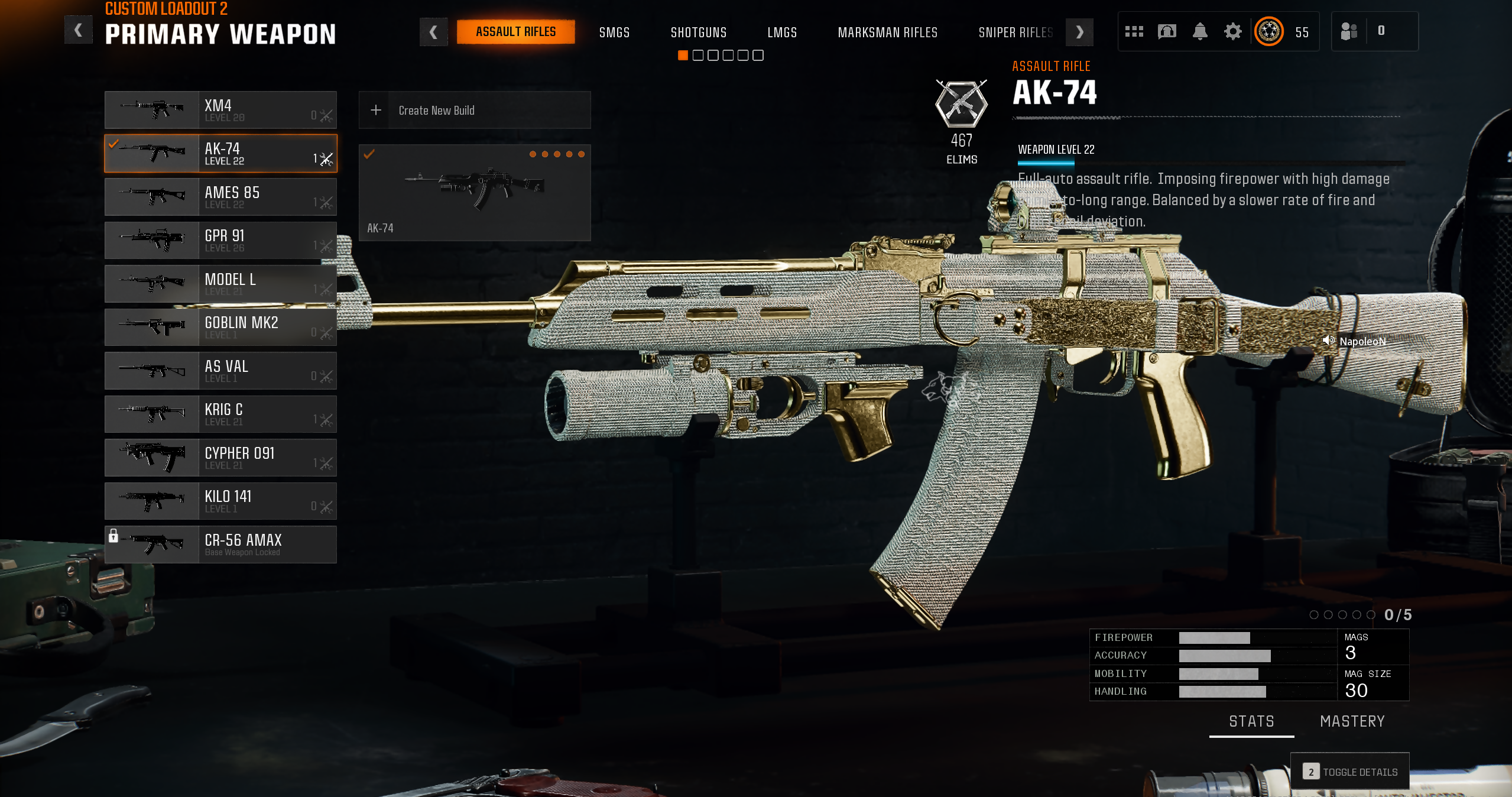This screenshot has width=1512, height=797.
Task: Switch to the SMGs category
Action: pos(614,33)
